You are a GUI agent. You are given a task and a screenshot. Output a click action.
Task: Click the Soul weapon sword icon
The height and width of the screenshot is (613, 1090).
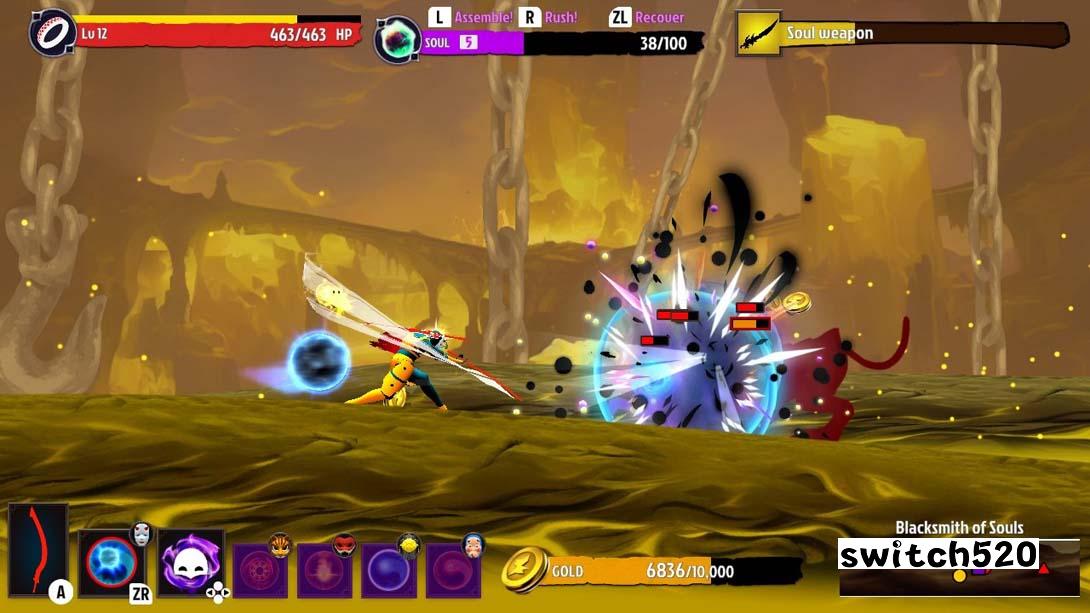click(758, 34)
